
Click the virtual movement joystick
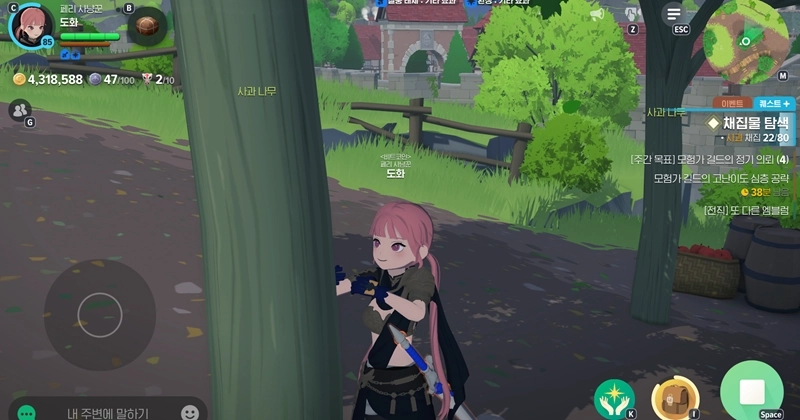(x=99, y=314)
